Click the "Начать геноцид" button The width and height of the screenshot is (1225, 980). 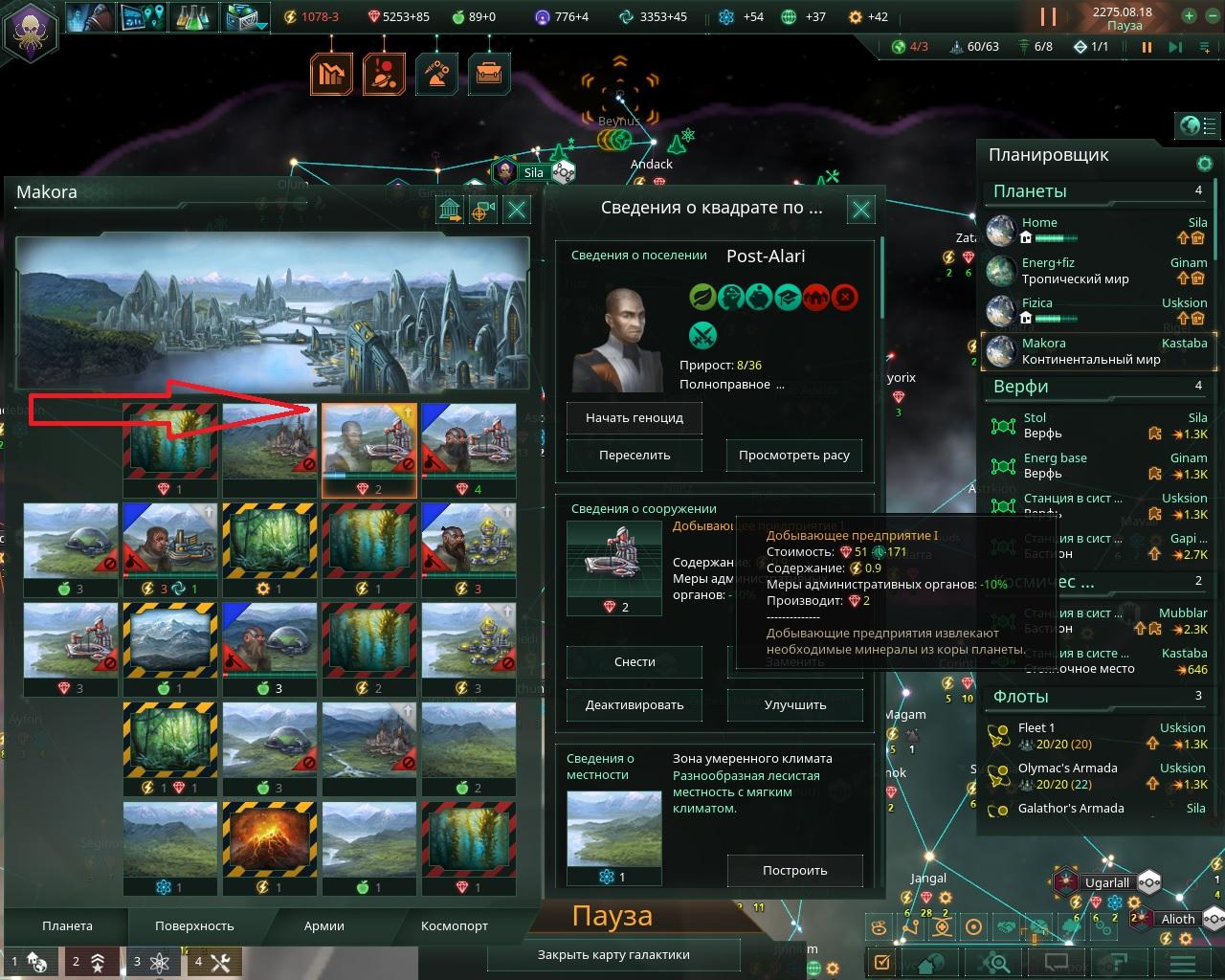coord(635,418)
